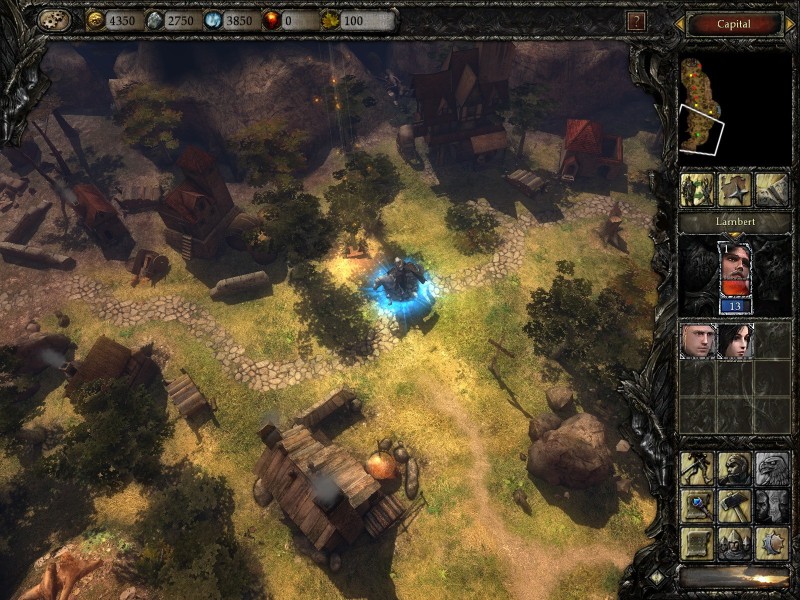
Task: Select Lambert's hero portrait
Action: click(x=734, y=270)
